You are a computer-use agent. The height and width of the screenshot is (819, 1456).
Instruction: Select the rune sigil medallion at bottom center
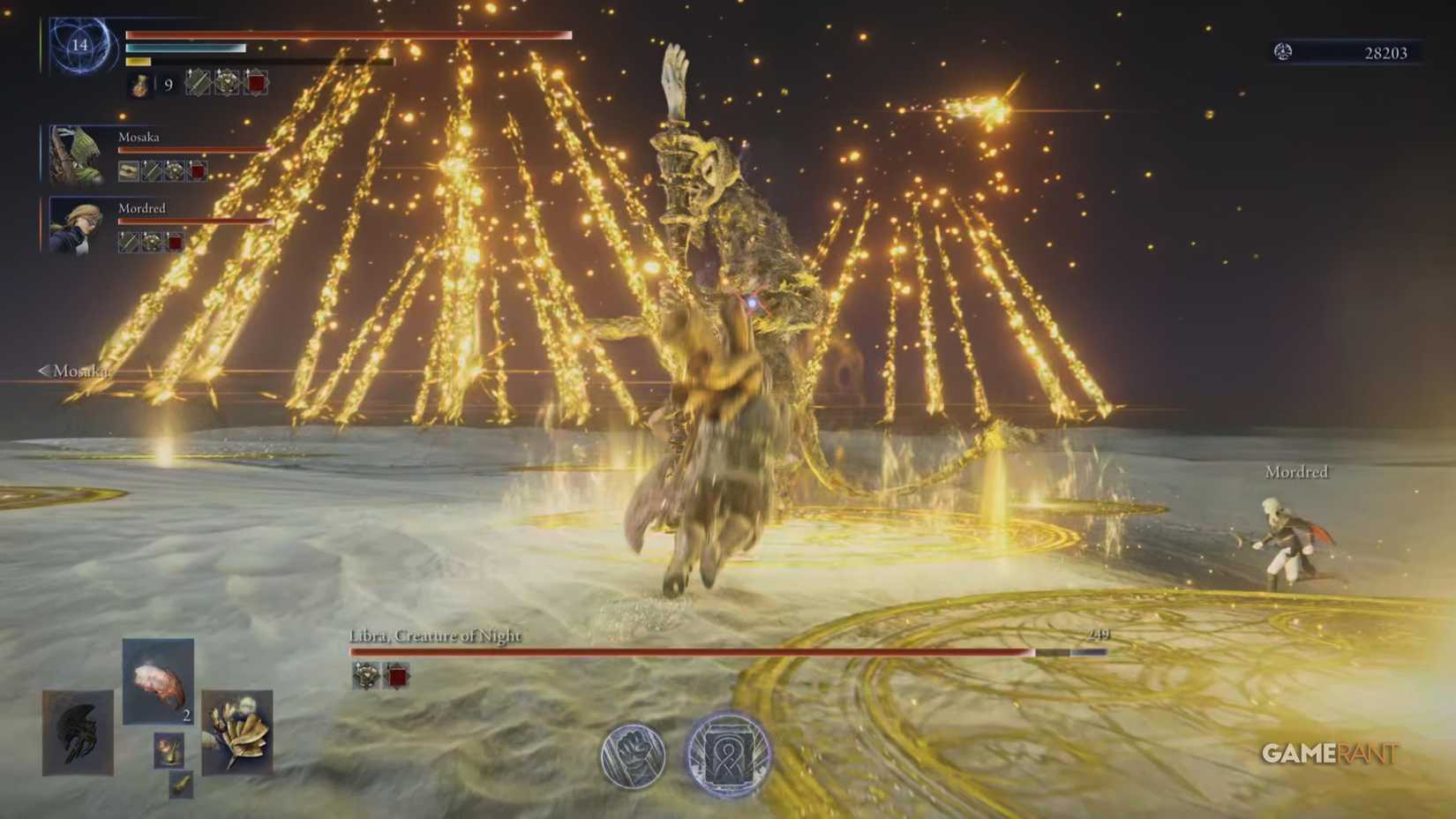pyautogui.click(x=725, y=752)
